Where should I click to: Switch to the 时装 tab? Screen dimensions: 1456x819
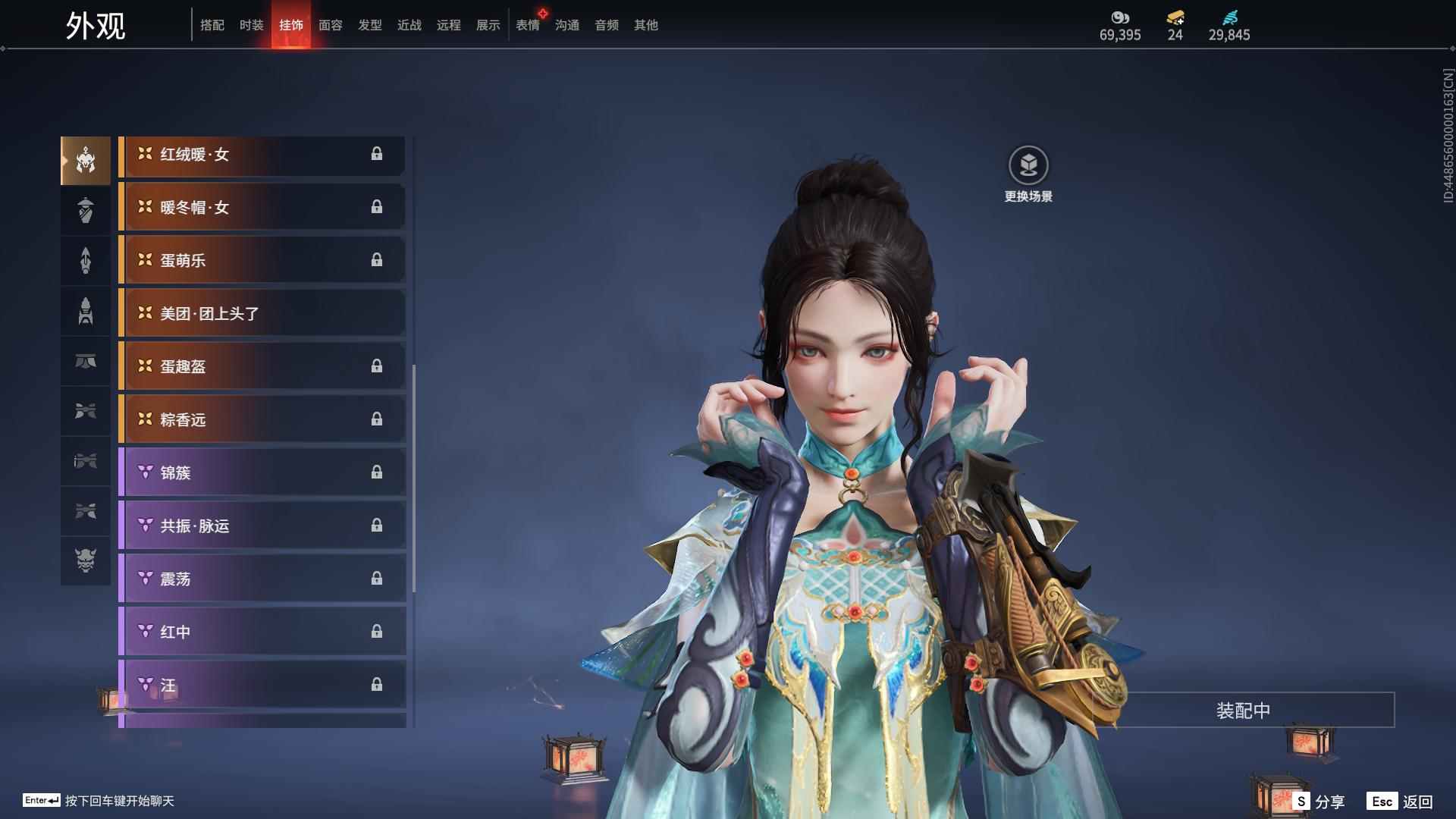(x=252, y=25)
